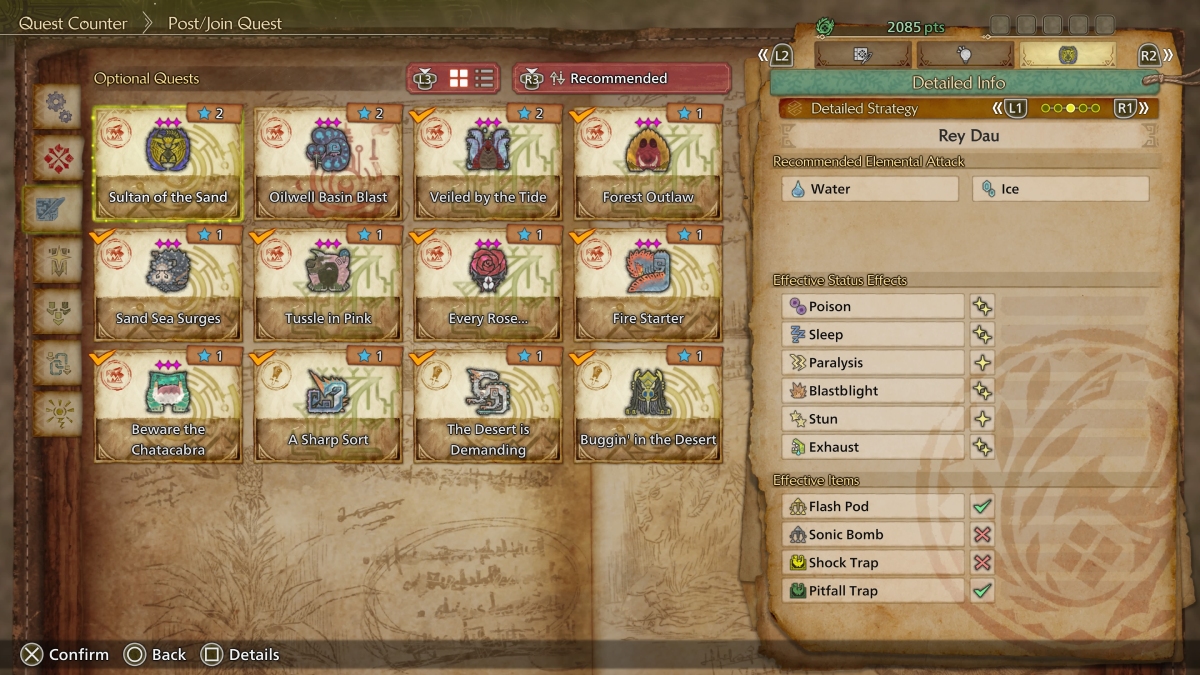Select the Every Rose... quest tile
Screen dimensions: 1200x675
pos(488,282)
